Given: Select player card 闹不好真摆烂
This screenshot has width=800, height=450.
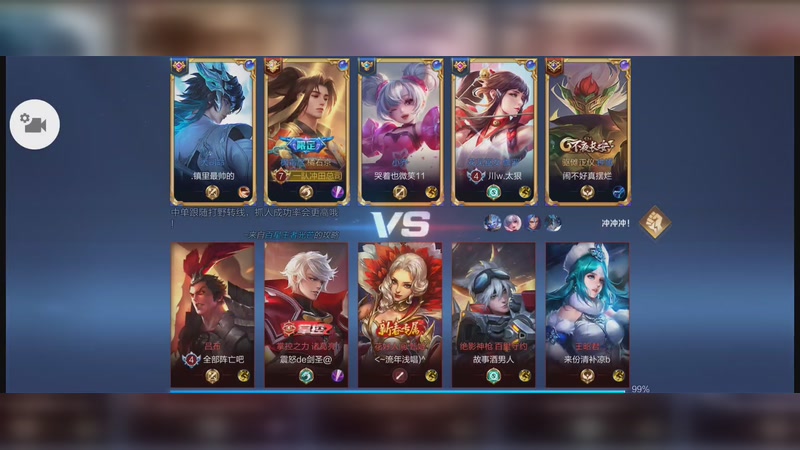Looking at the screenshot, I should pyautogui.click(x=588, y=130).
